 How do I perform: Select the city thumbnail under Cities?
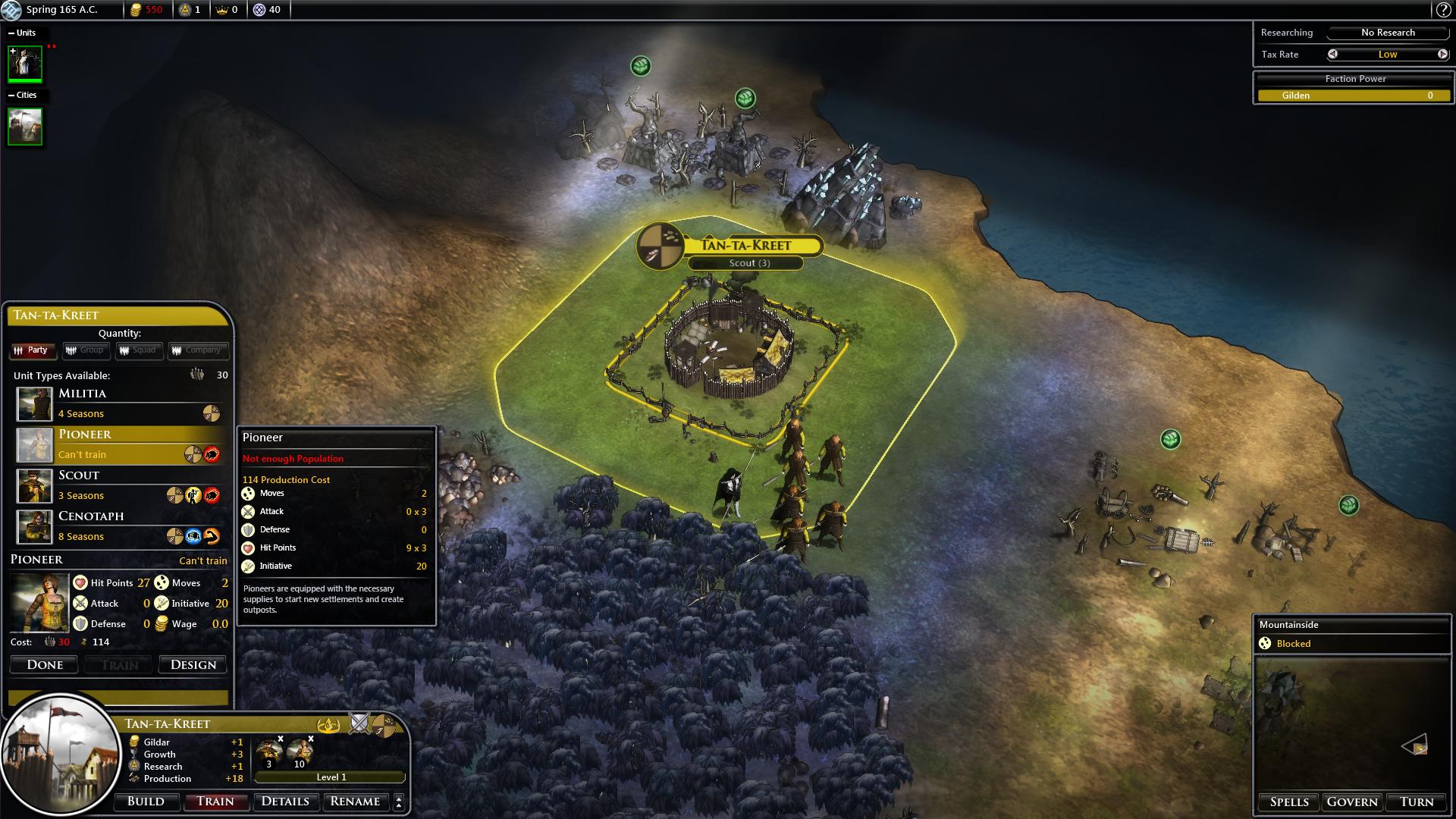point(25,126)
